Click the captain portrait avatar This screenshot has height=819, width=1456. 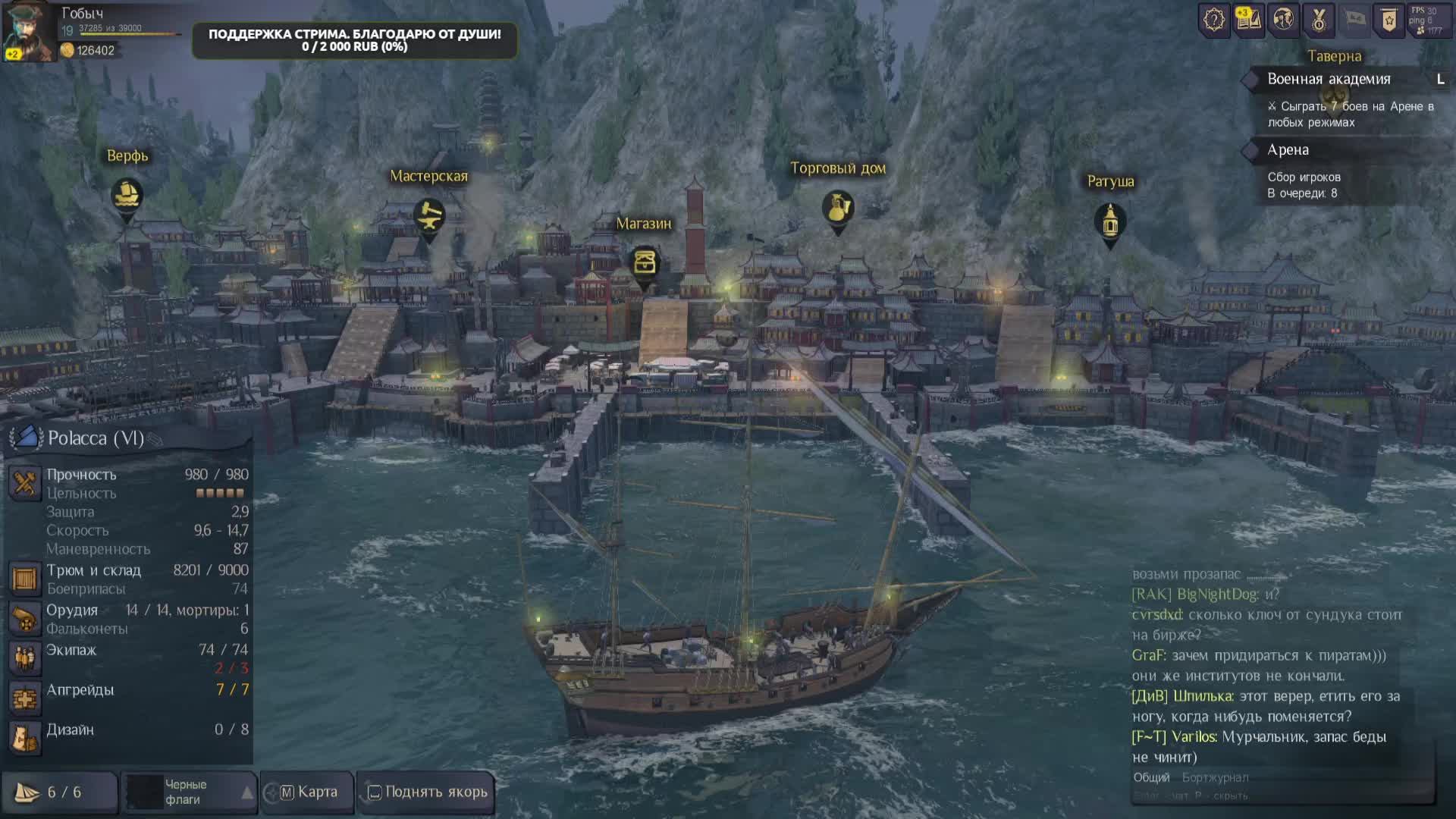pos(29,30)
